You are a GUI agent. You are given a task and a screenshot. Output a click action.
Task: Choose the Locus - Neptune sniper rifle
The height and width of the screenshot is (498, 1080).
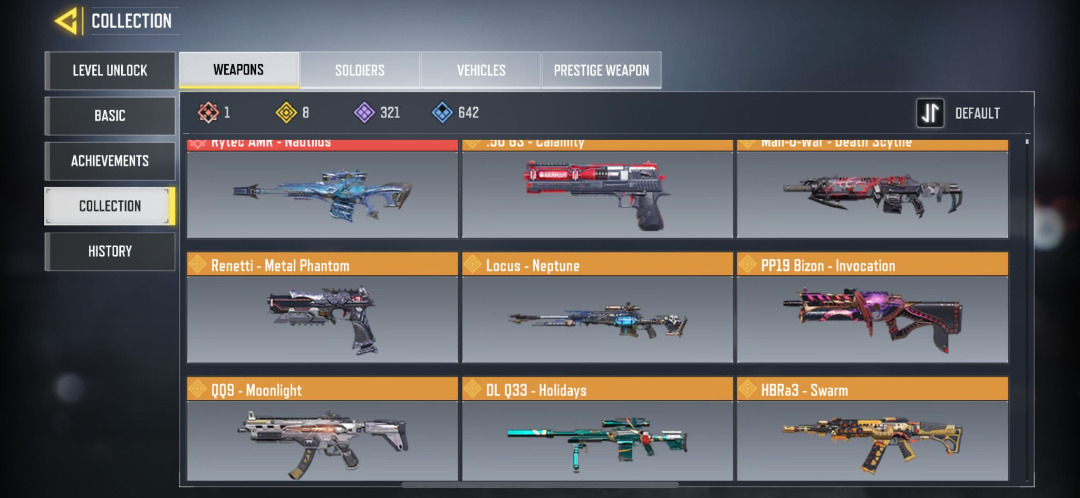(597, 308)
